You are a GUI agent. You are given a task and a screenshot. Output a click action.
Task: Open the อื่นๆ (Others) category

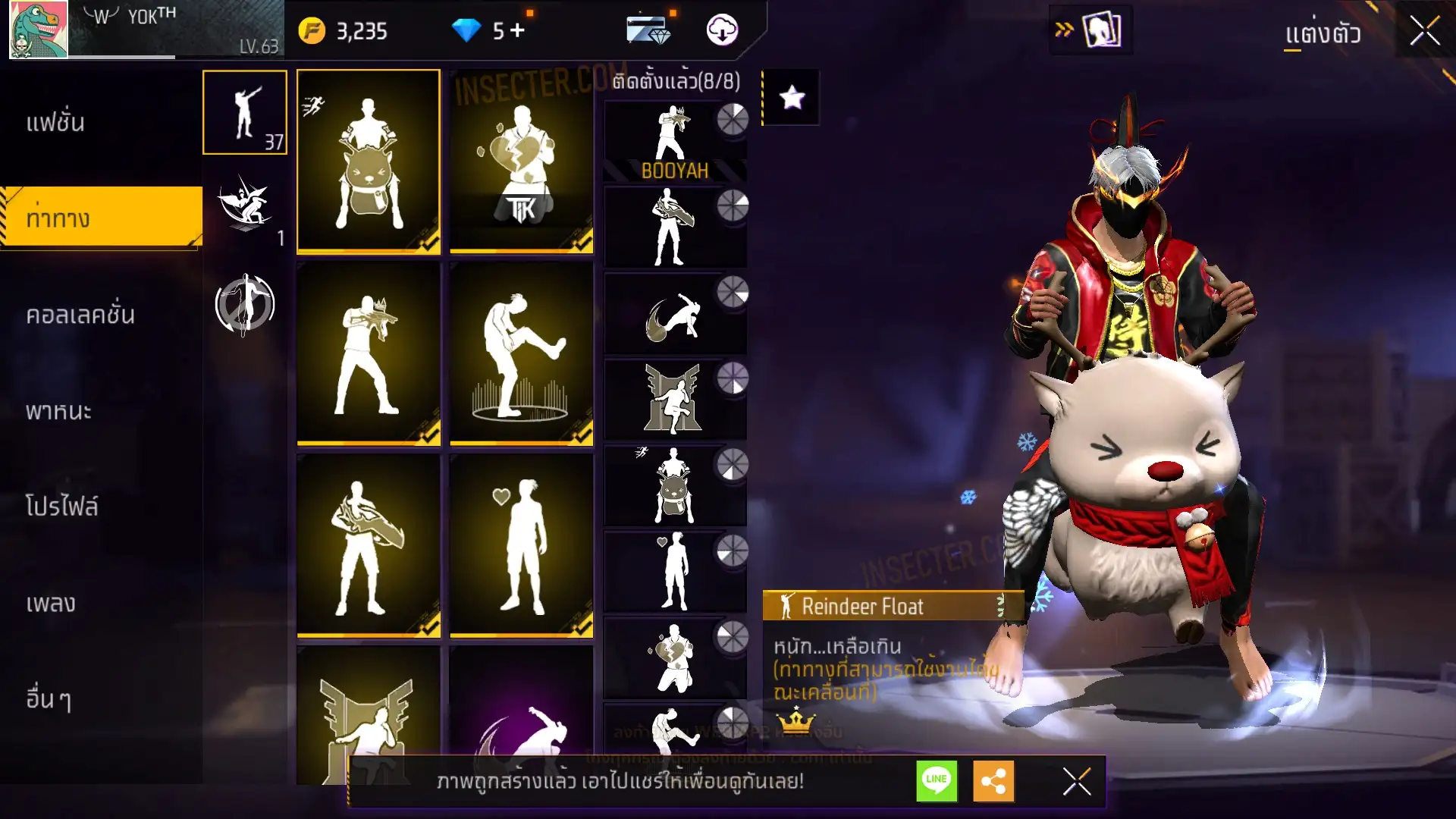(x=49, y=699)
